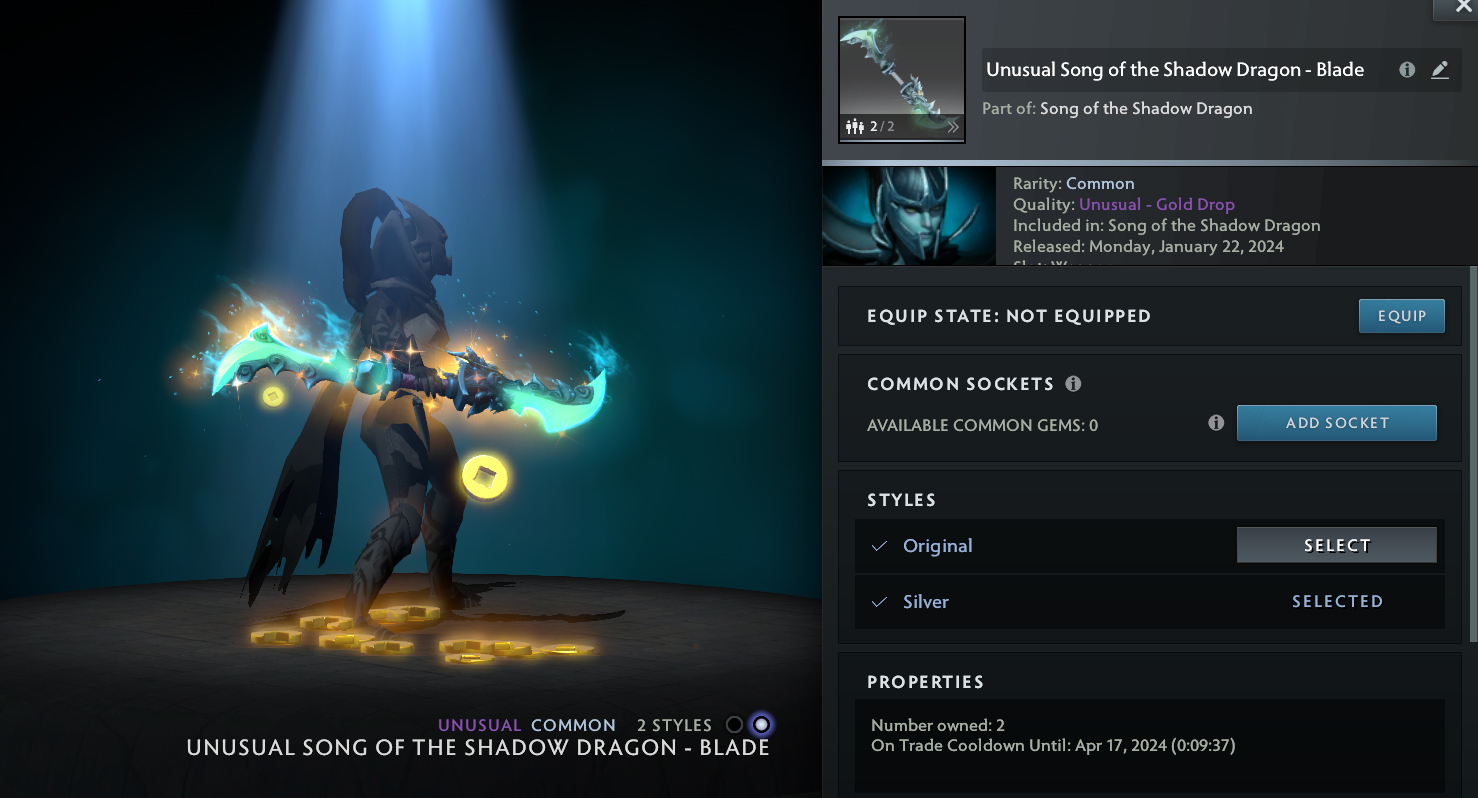Screen dimensions: 1478x798
Task: Open Song of the Shadow Dragon set link
Action: (1146, 108)
